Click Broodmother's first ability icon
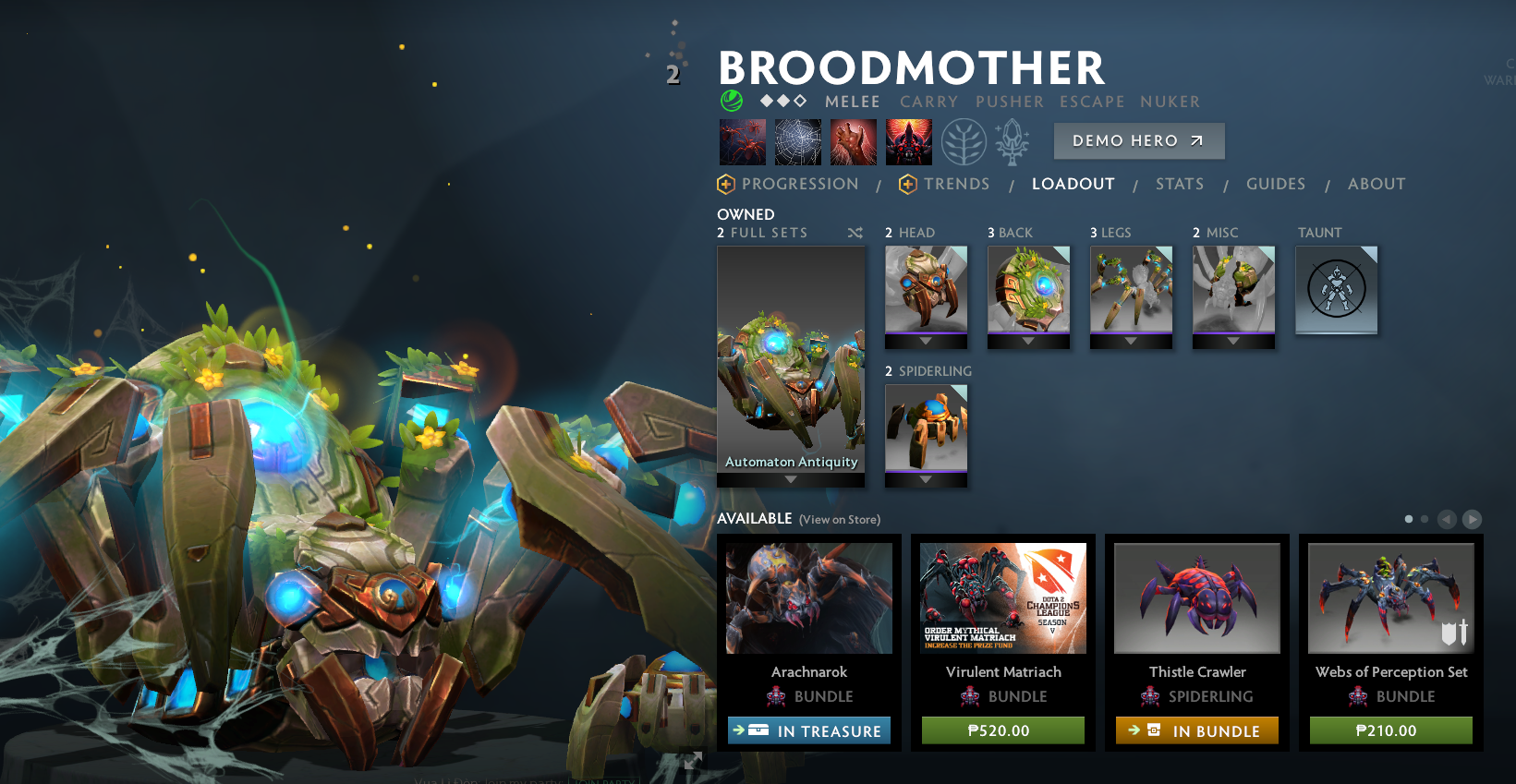This screenshot has height=784, width=1516. (742, 141)
